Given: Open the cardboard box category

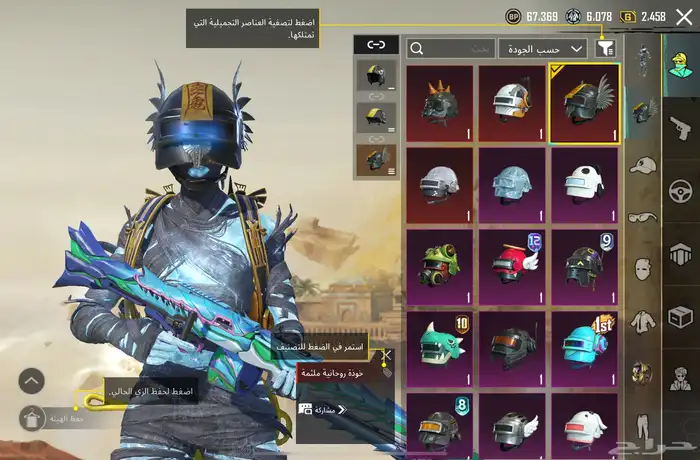Looking at the screenshot, I should (680, 317).
